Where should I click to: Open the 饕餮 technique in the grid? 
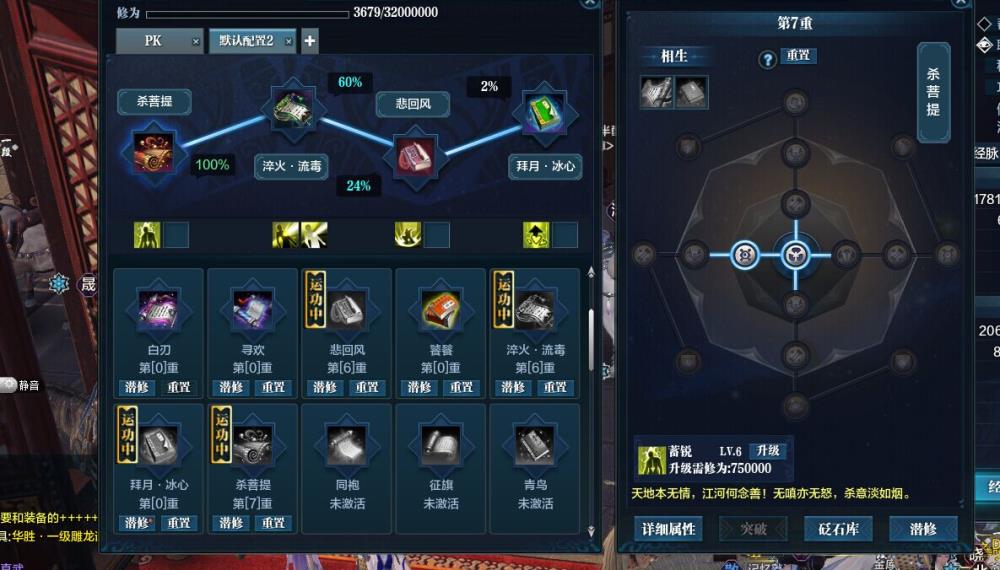439,312
